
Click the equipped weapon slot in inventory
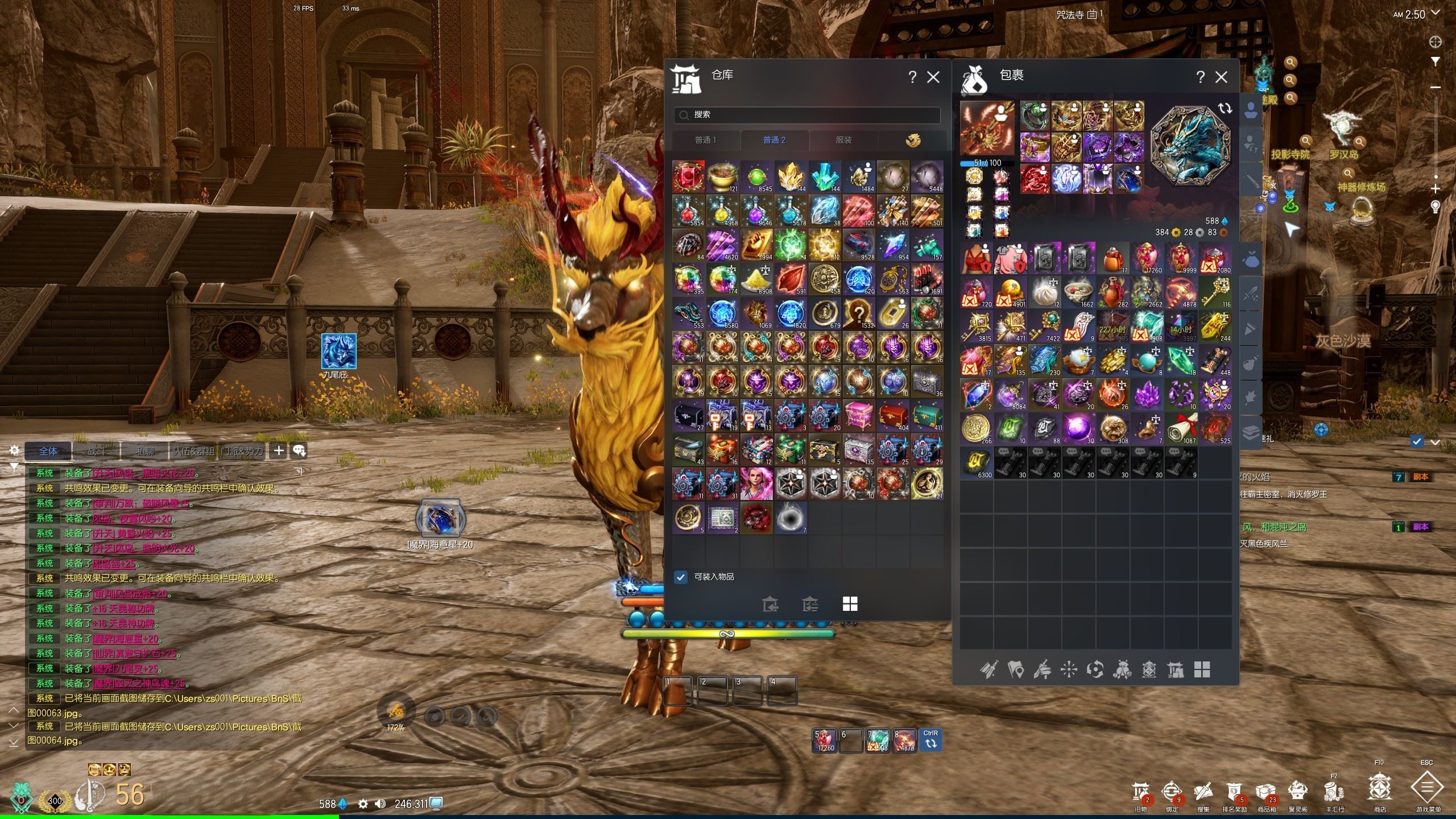[987, 128]
